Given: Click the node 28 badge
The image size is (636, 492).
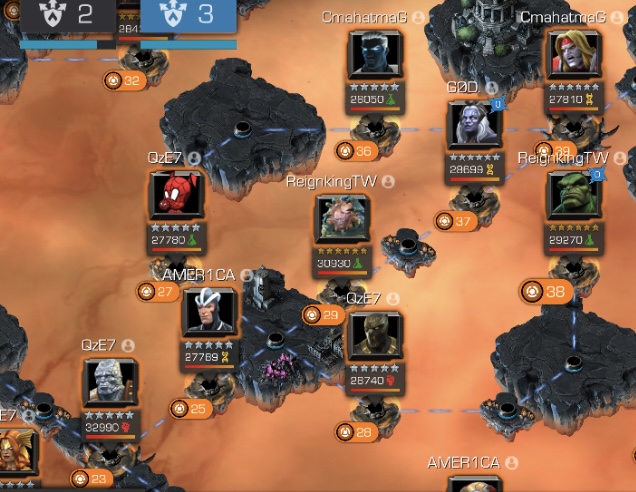Looking at the screenshot, I should tap(355, 432).
